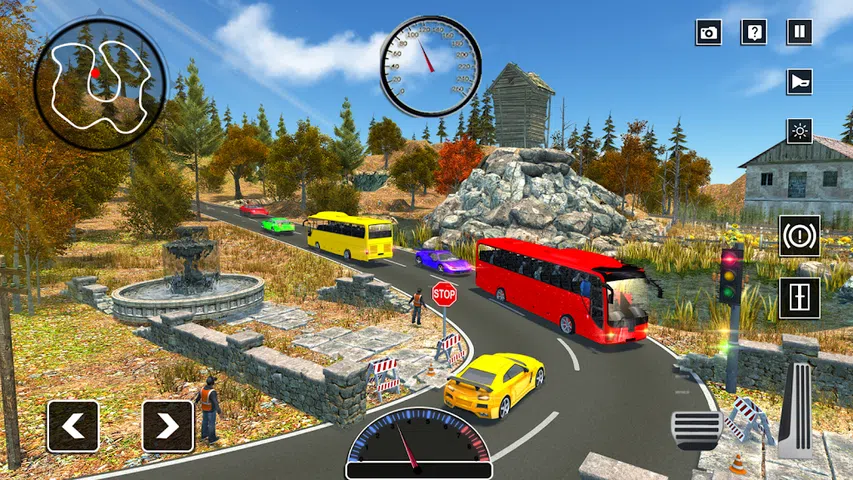The height and width of the screenshot is (480, 853).
Task: Pause the game
Action: coord(799,32)
